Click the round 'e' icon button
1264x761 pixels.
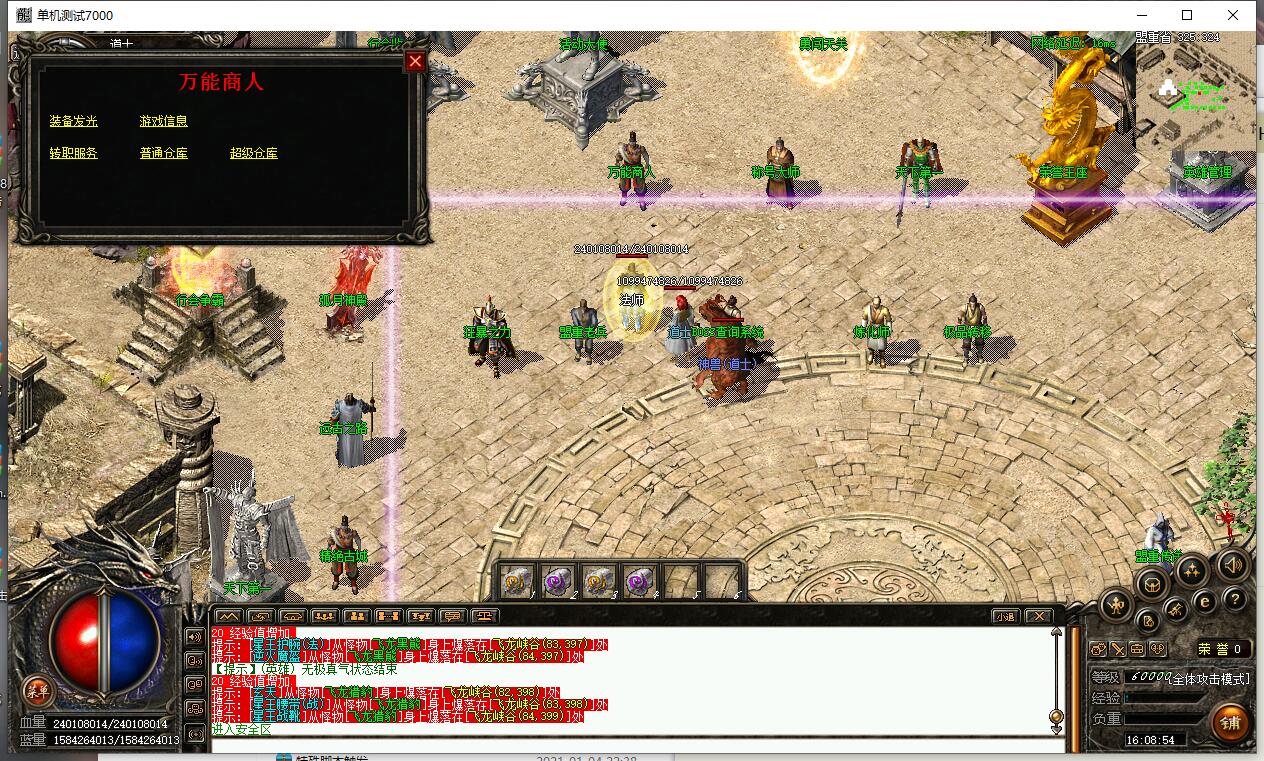pyautogui.click(x=1205, y=601)
